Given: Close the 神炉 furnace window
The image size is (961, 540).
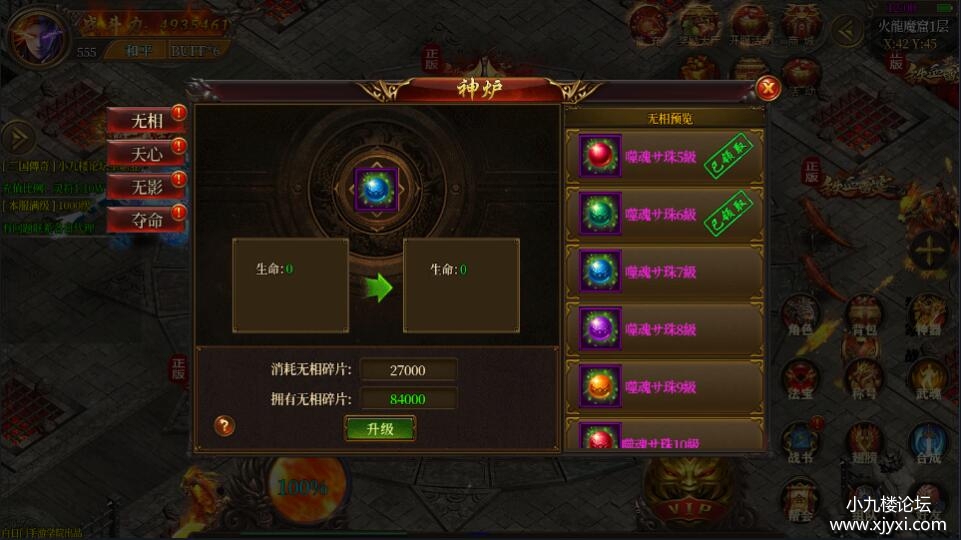Looking at the screenshot, I should tap(768, 88).
